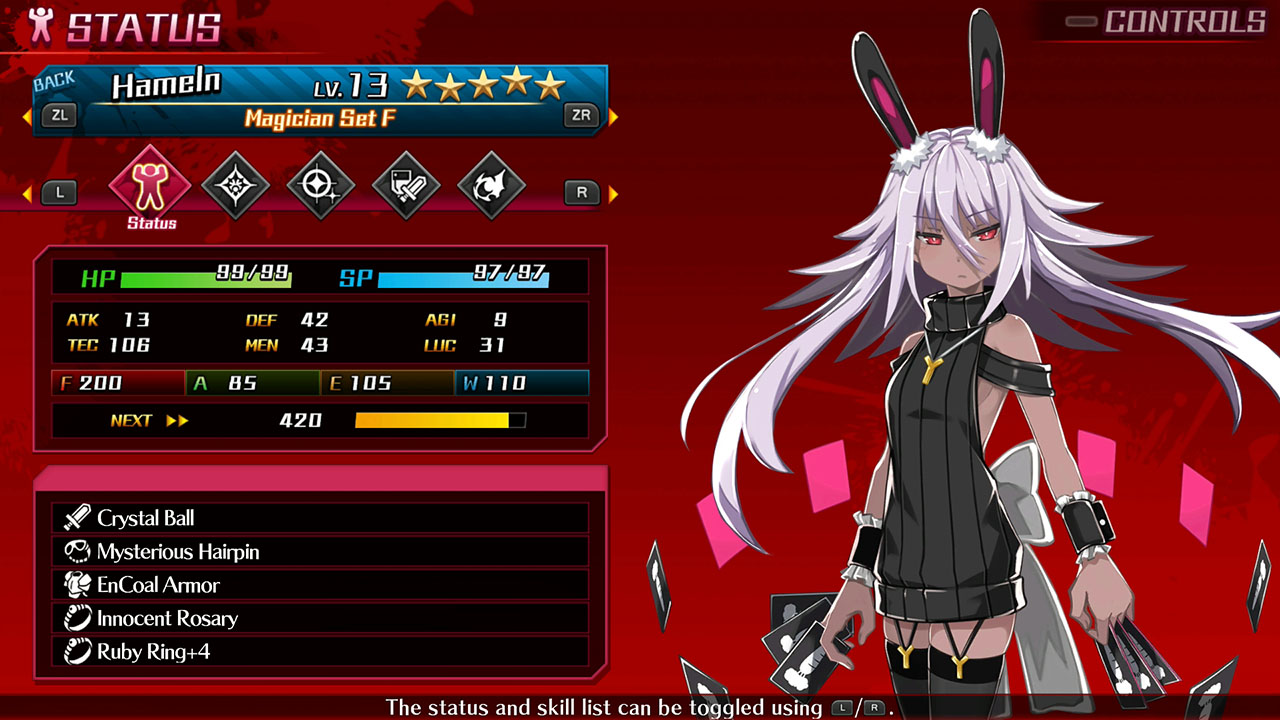The width and height of the screenshot is (1280, 720).
Task: Expand left using the arrow beside L
Action: click(25, 192)
